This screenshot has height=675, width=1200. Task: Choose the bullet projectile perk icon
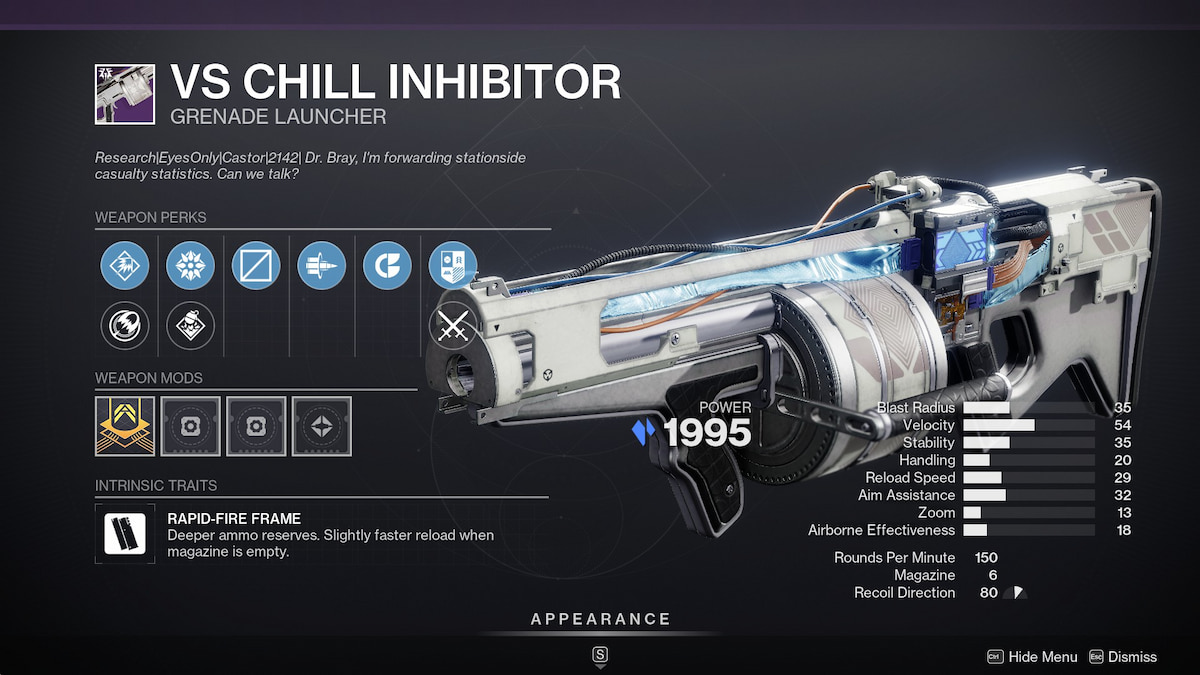coord(321,266)
